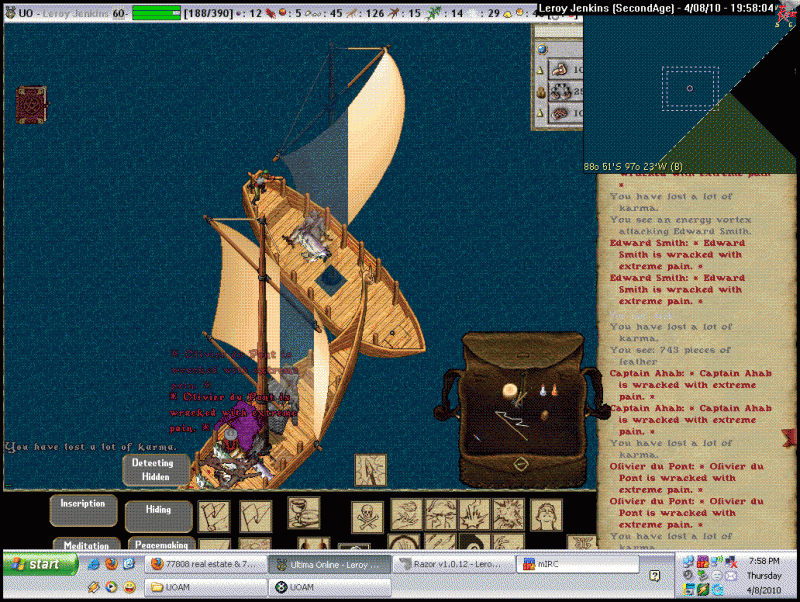Image resolution: width=800 pixels, height=602 pixels.
Task: Click the journal scroll's red ribbon tab
Action: pyautogui.click(x=790, y=437)
